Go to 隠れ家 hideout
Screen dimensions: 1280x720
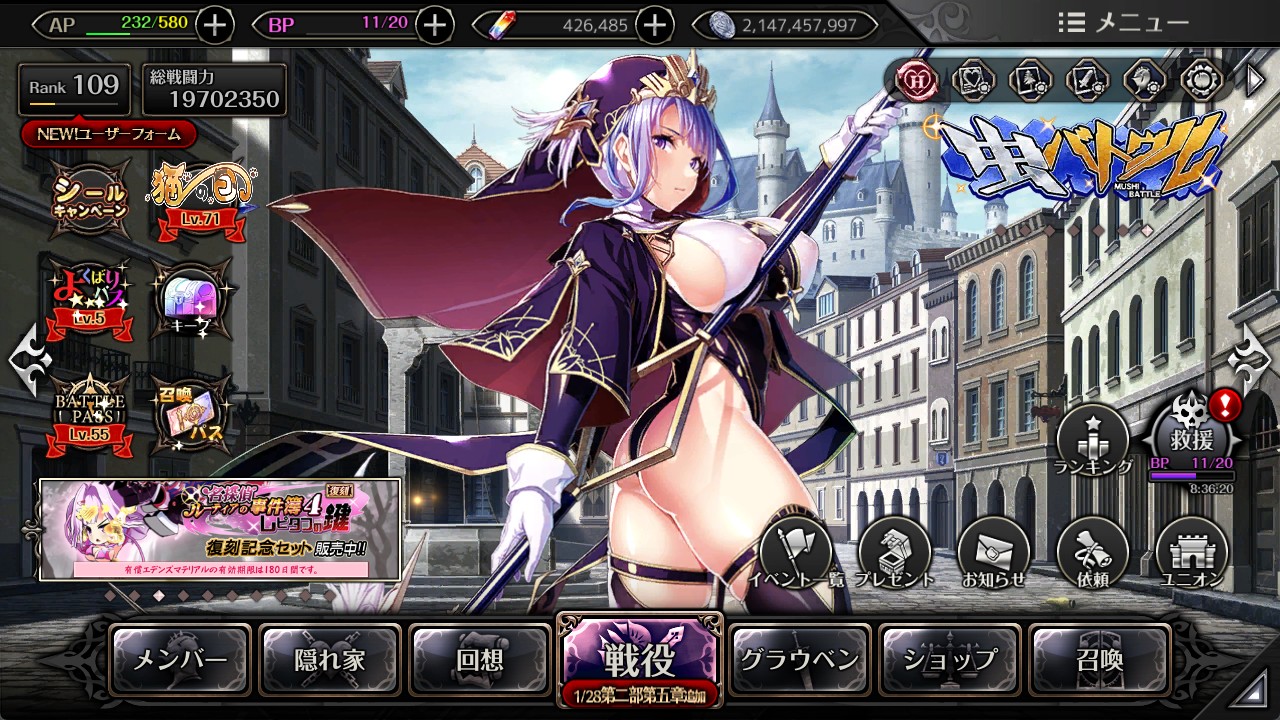click(x=330, y=660)
